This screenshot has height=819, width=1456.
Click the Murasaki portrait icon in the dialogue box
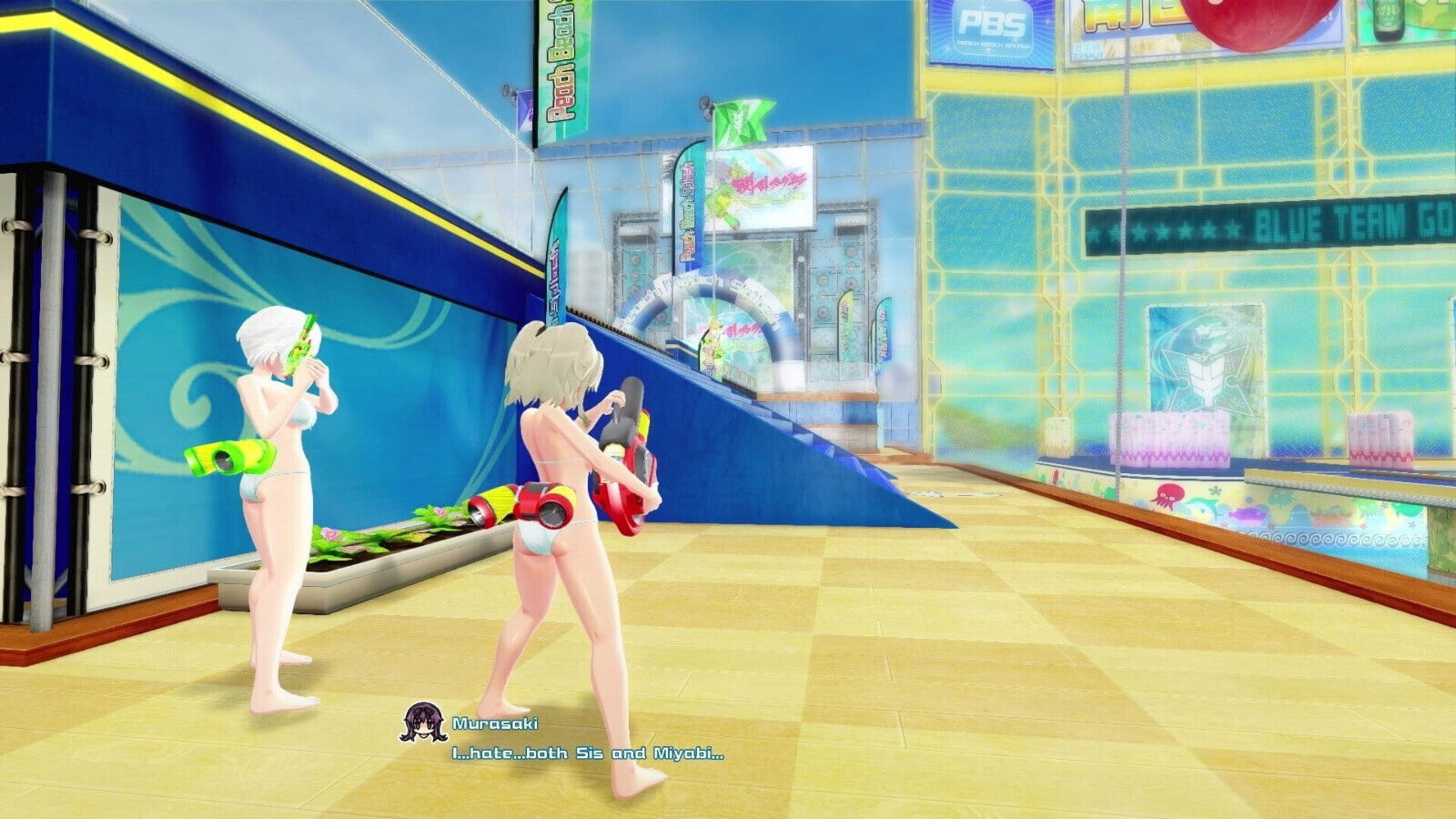point(424,723)
